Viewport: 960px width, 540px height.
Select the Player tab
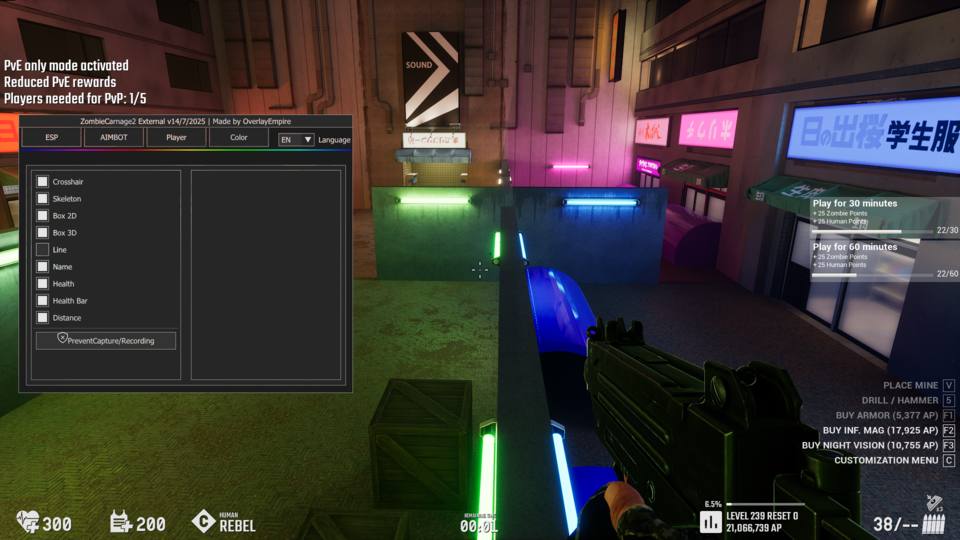176,138
